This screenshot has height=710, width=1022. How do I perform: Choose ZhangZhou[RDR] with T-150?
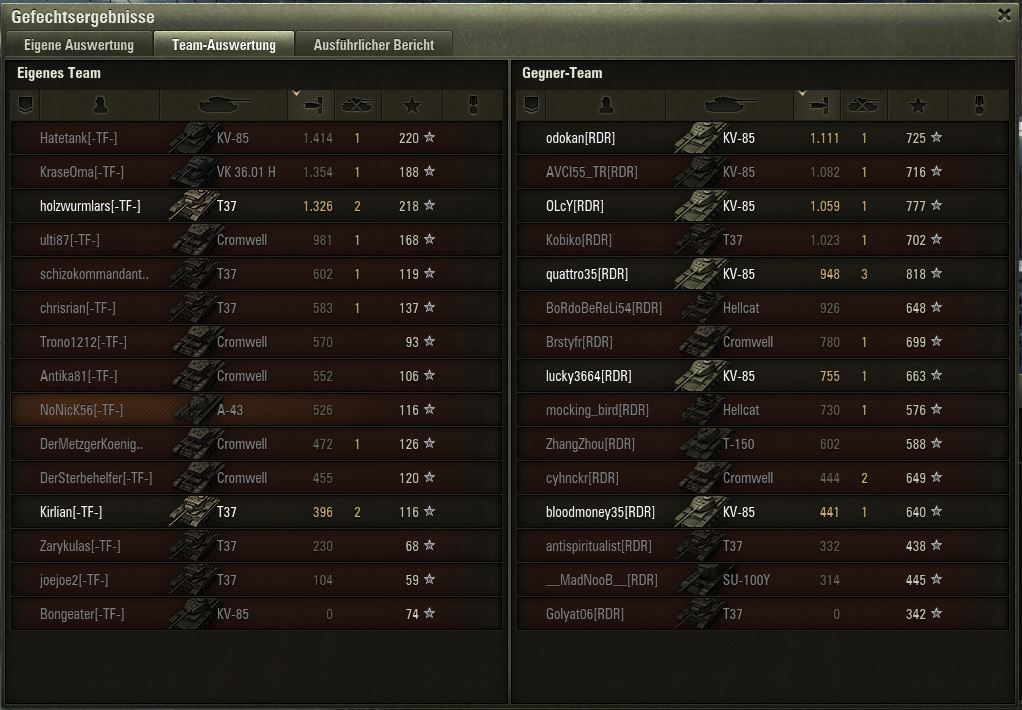click(762, 444)
